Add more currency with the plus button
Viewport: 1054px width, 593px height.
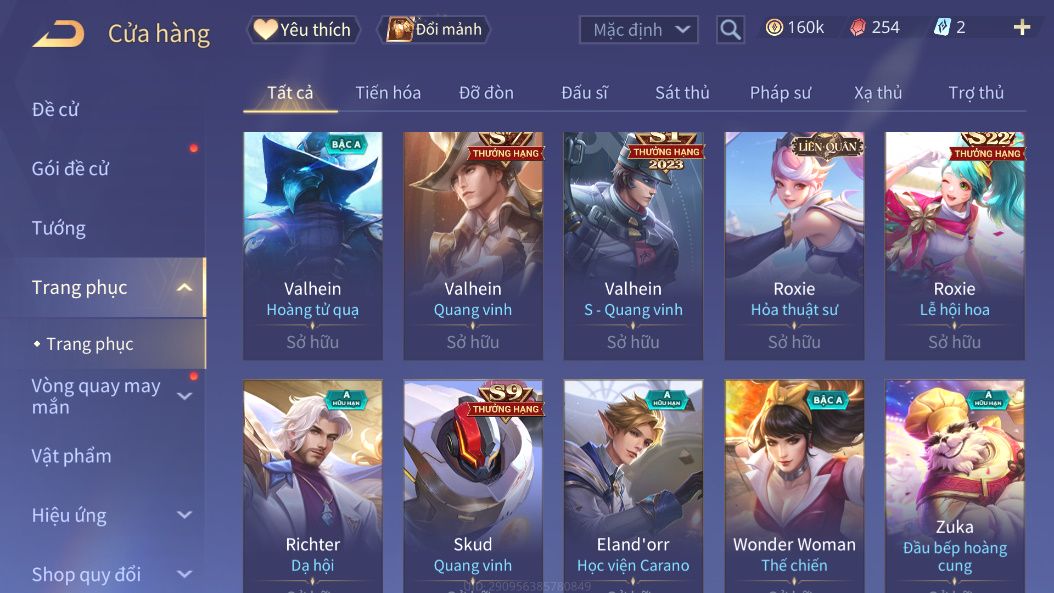1021,28
